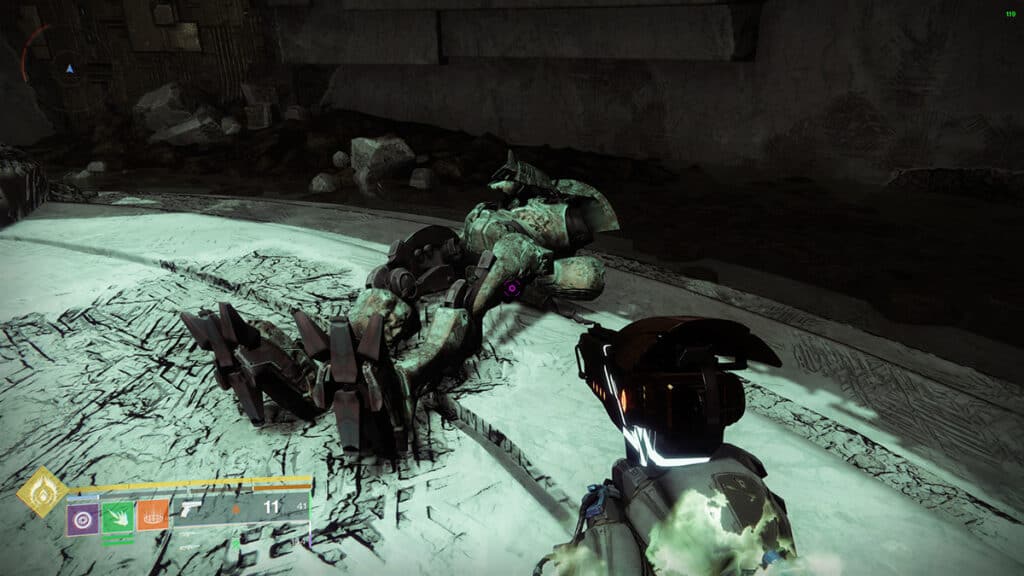
Task: Click the radar with the blue arrow
Action: [68, 68]
